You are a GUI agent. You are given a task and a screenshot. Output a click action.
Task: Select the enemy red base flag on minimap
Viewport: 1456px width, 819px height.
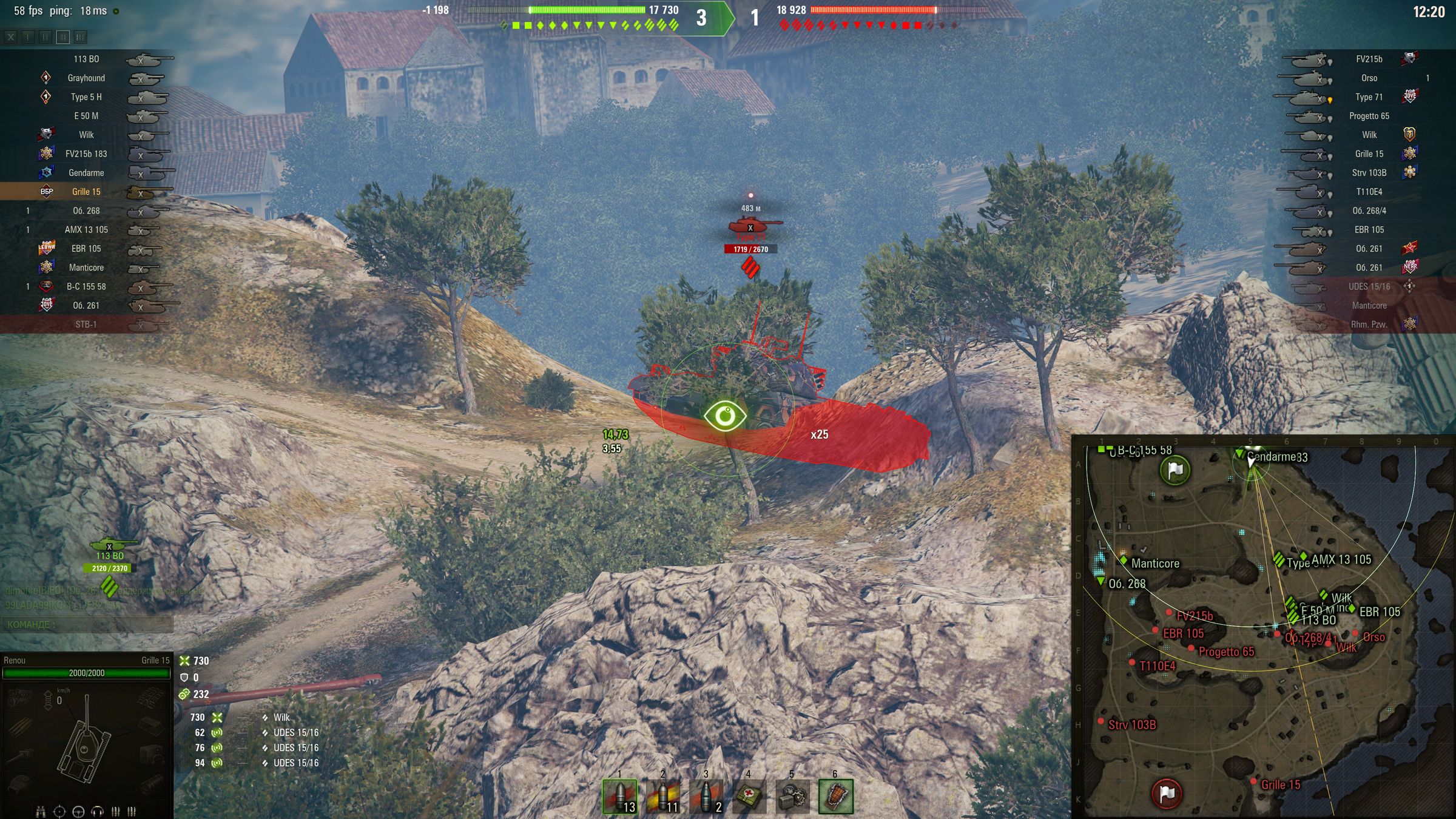point(1166,793)
